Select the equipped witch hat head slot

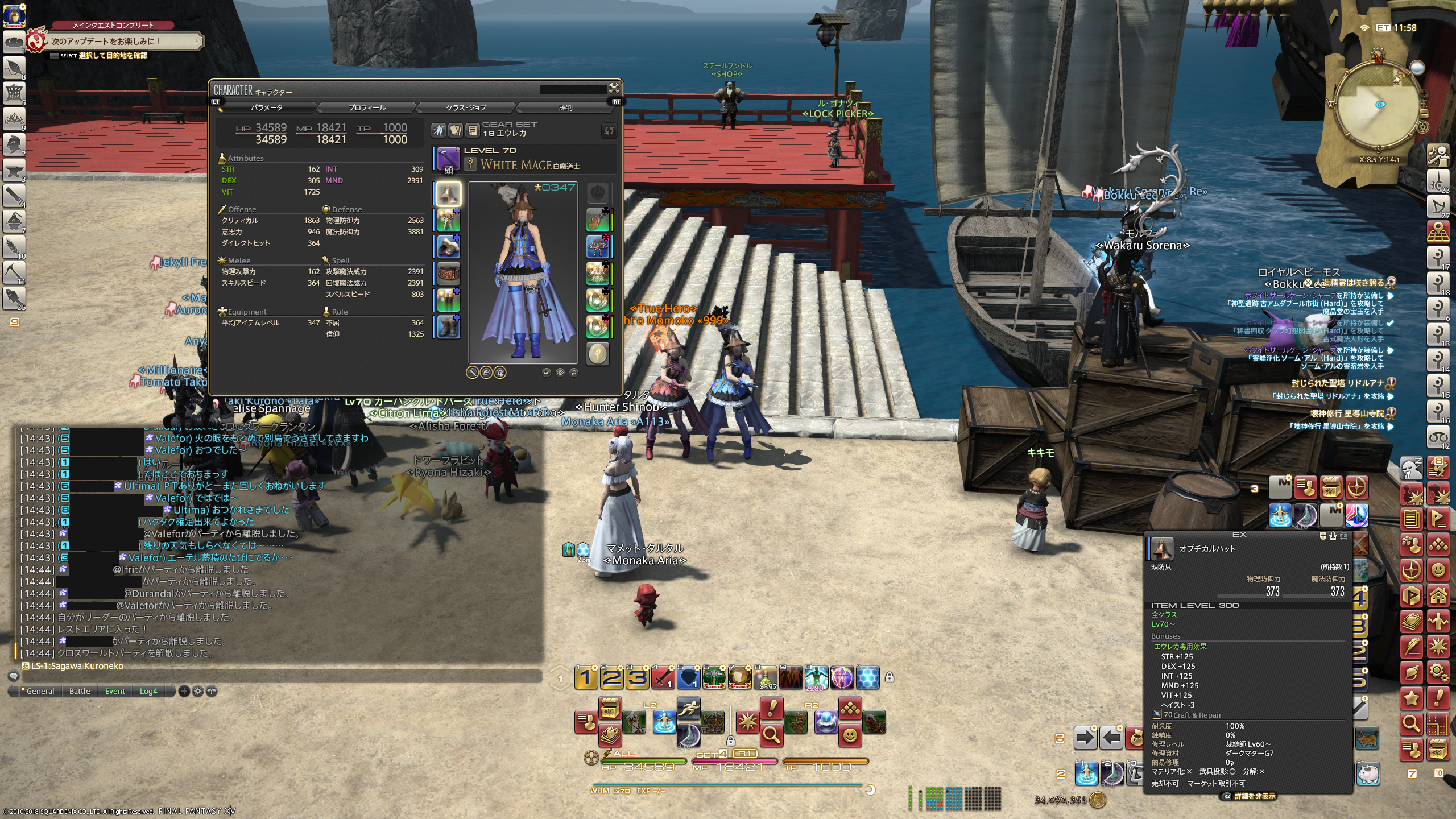click(448, 194)
